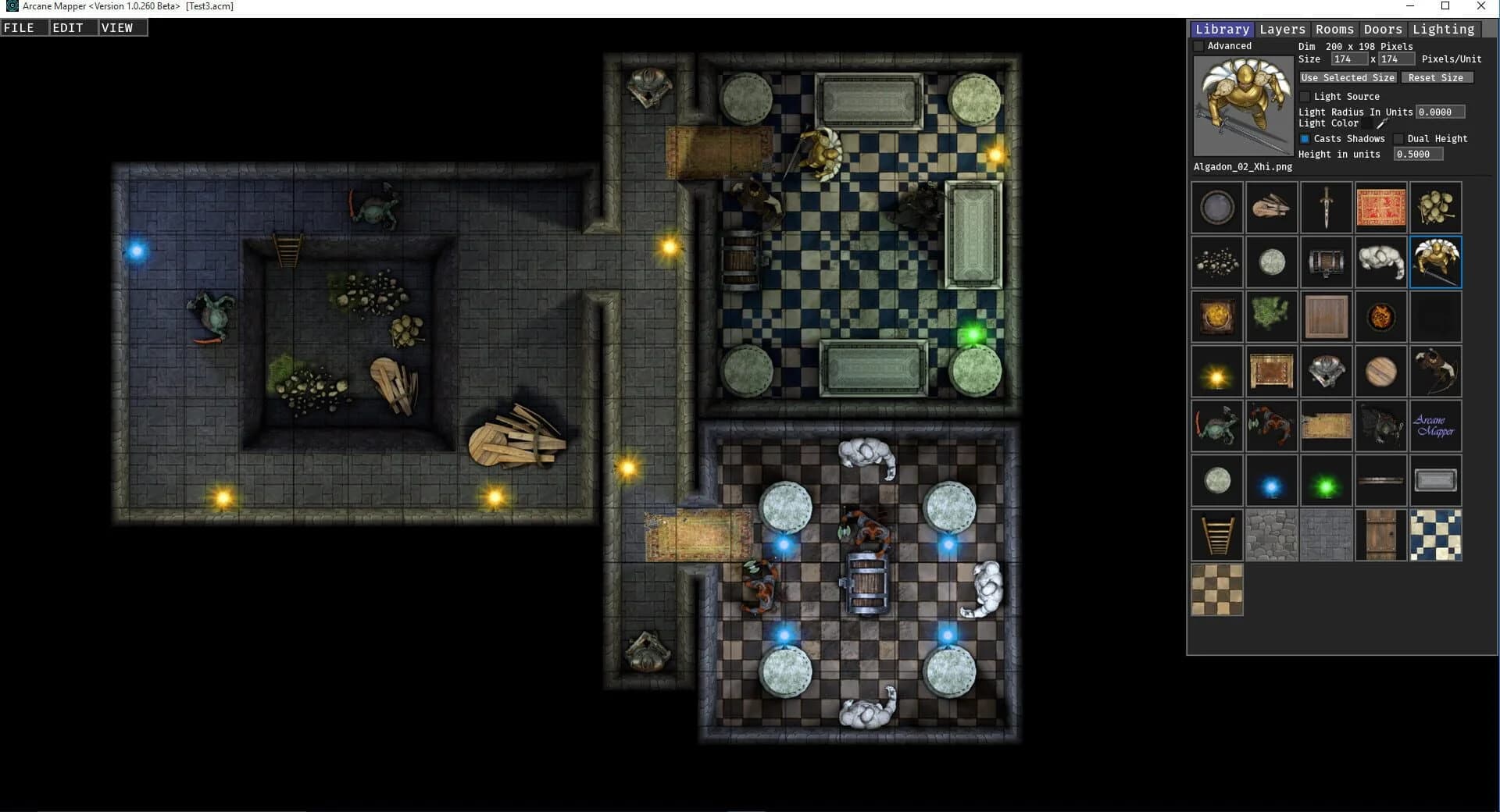
Task: Click the Use Selected Size button
Action: 1347,77
